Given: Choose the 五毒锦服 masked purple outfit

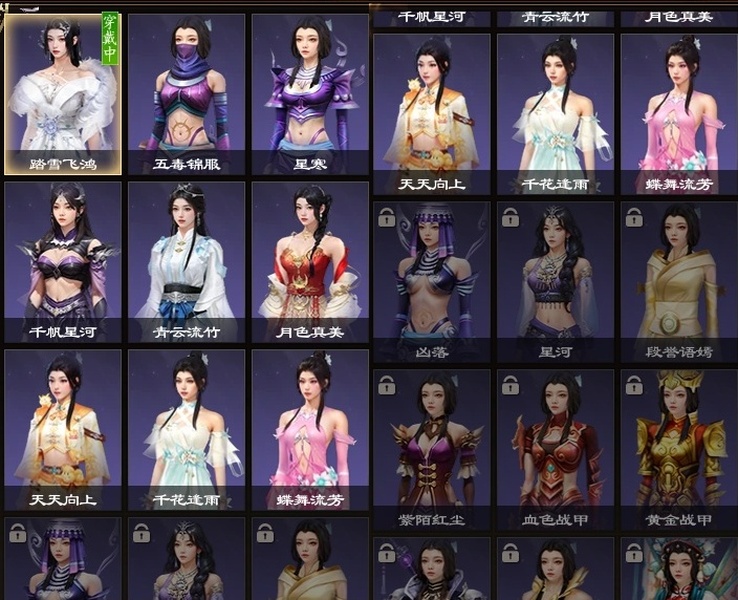Looking at the screenshot, I should coord(186,93).
